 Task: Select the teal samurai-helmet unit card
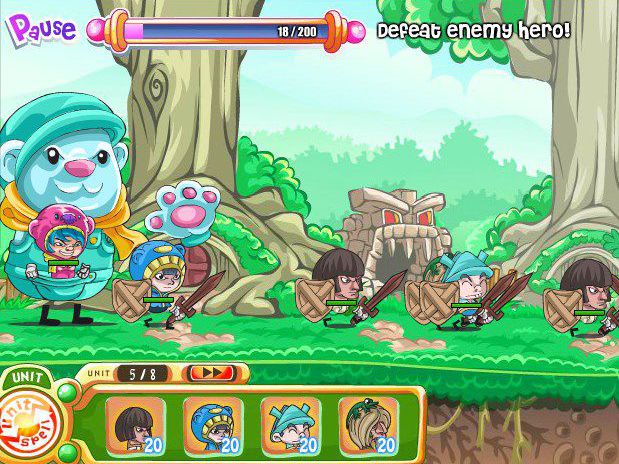[x=290, y=425]
